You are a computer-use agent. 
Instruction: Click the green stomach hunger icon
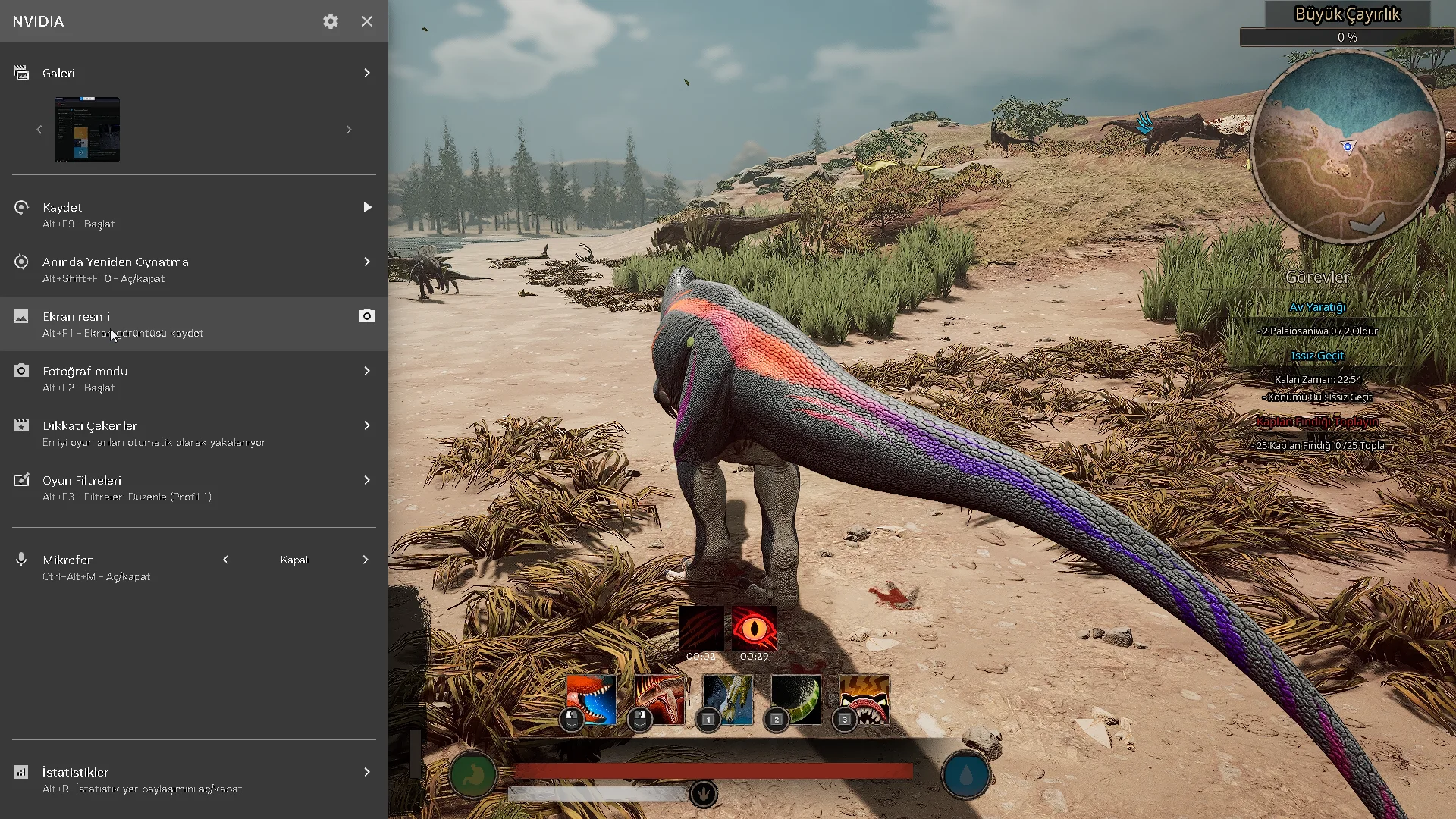click(473, 775)
